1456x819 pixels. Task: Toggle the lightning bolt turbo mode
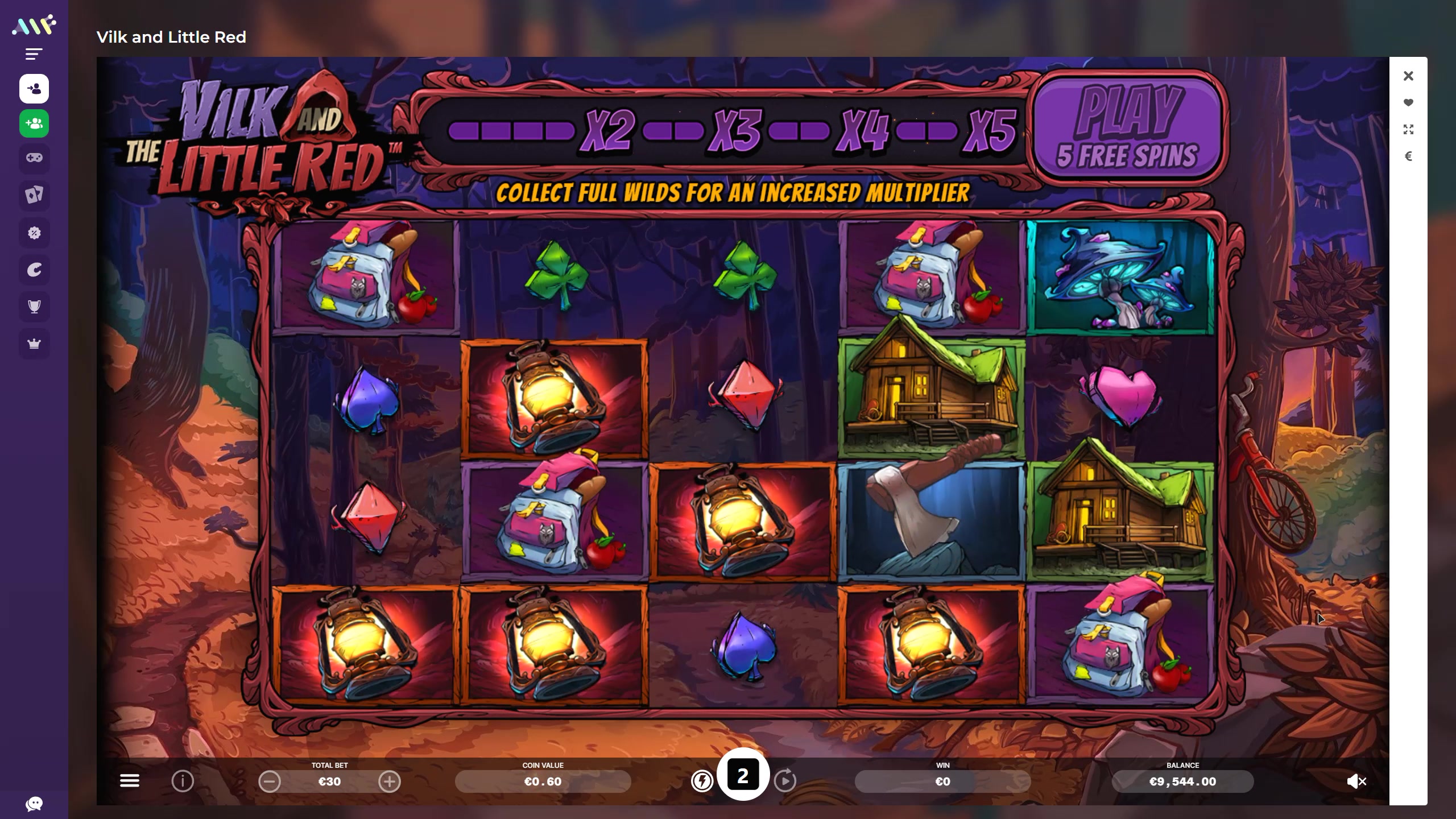point(702,781)
